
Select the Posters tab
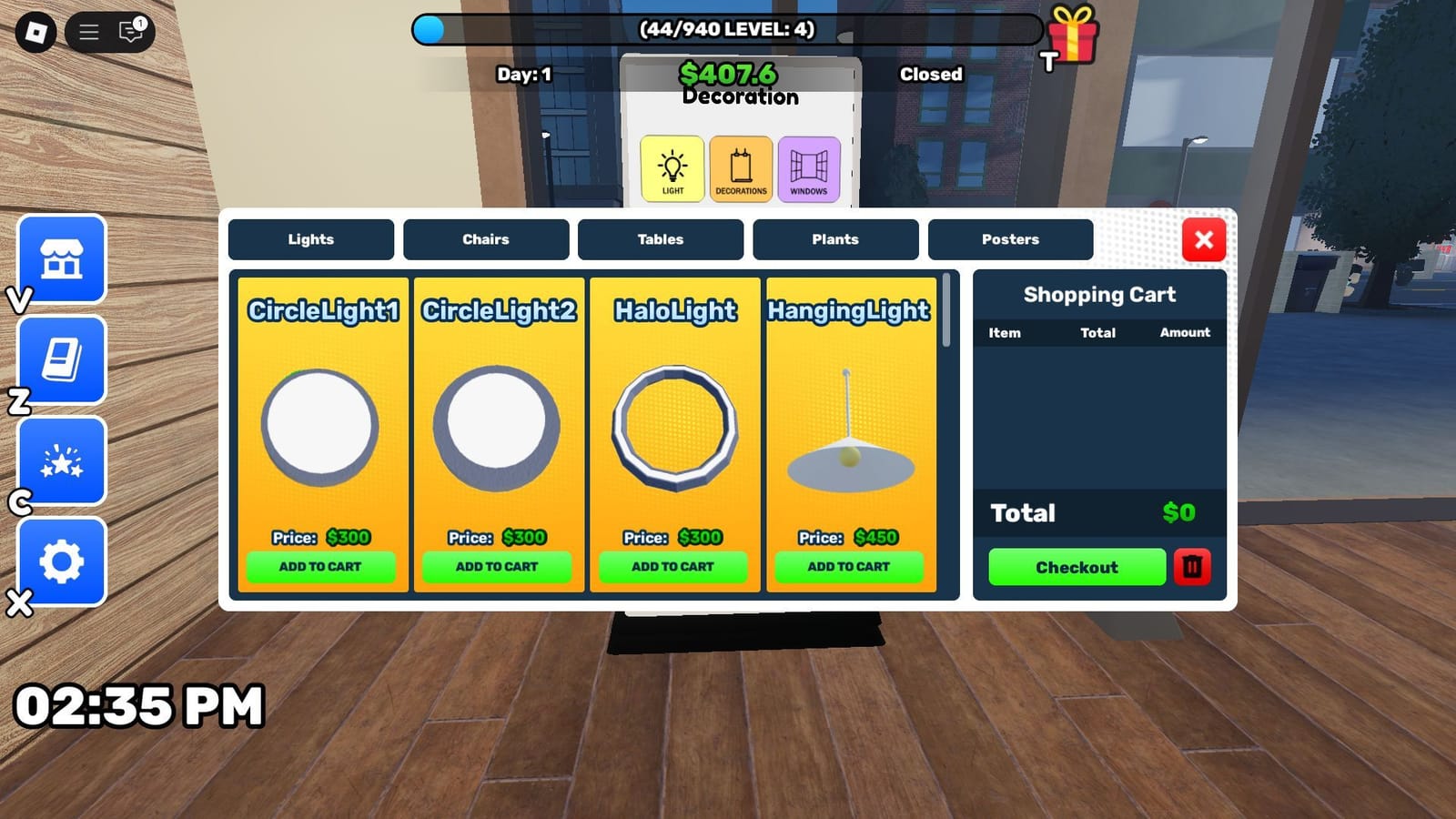(x=1010, y=239)
